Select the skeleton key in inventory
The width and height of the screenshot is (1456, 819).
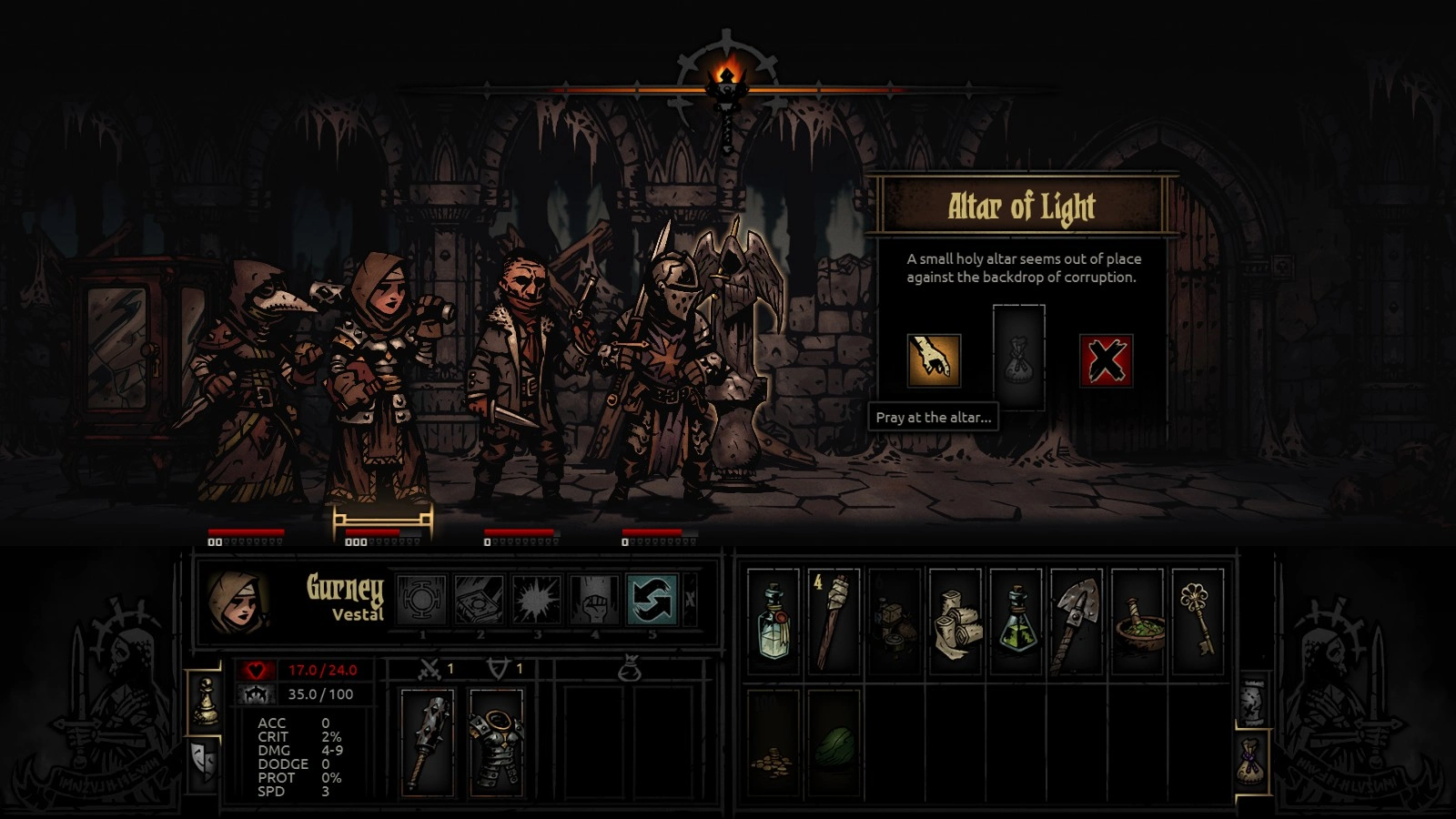click(x=1198, y=622)
